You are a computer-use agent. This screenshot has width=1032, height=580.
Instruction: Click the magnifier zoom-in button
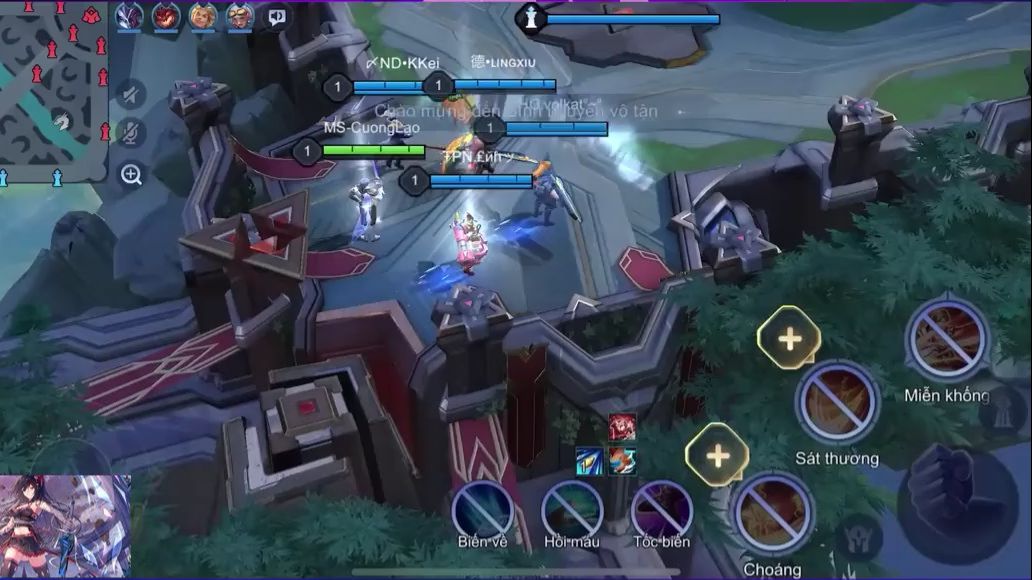tap(131, 175)
